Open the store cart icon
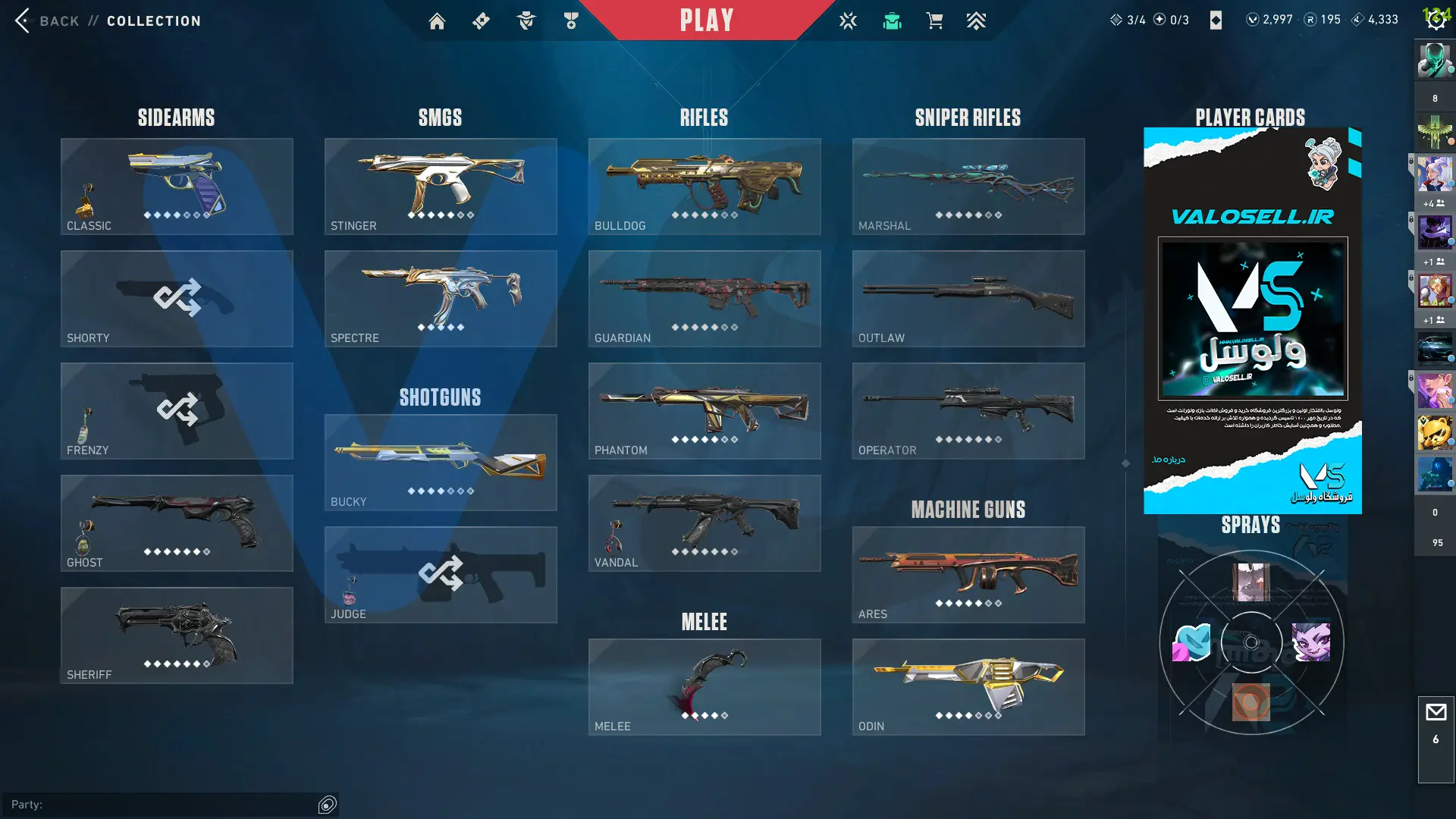Viewport: 1456px width, 819px height. point(934,21)
